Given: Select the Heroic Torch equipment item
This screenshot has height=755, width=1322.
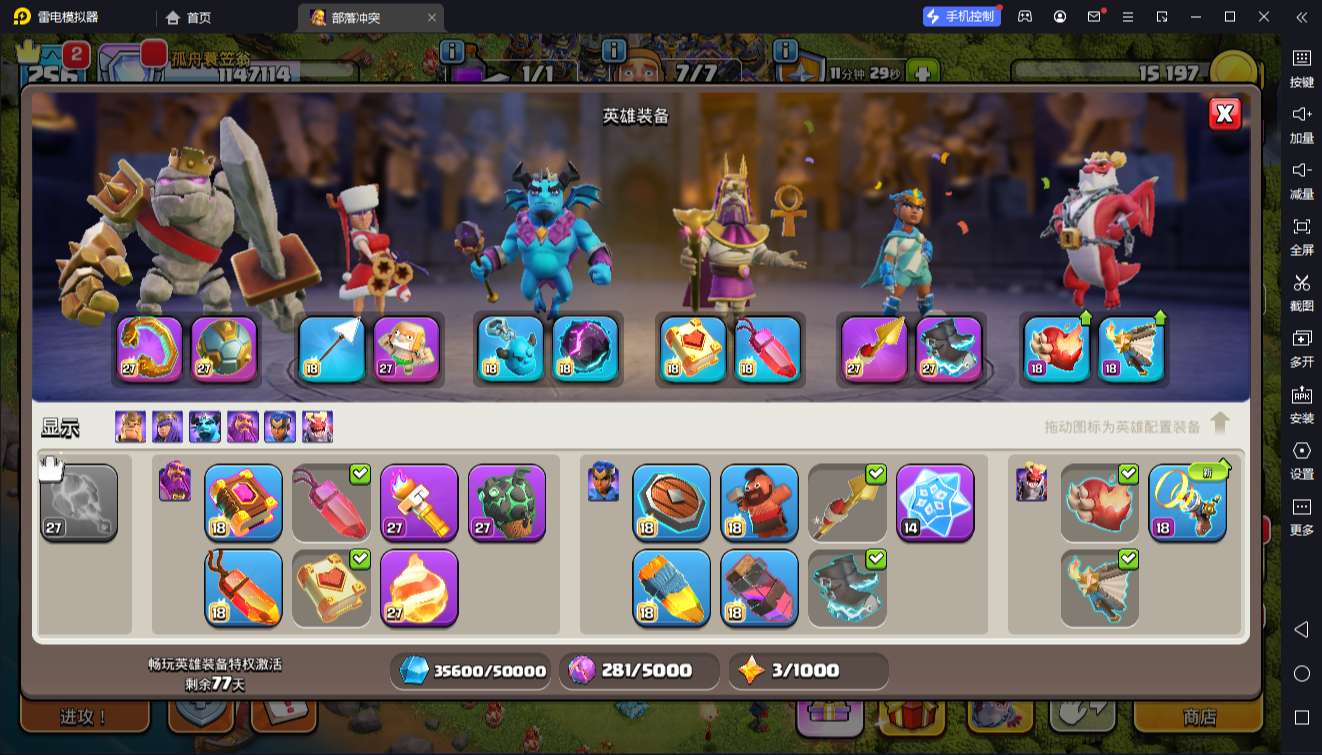Looking at the screenshot, I should point(419,502).
